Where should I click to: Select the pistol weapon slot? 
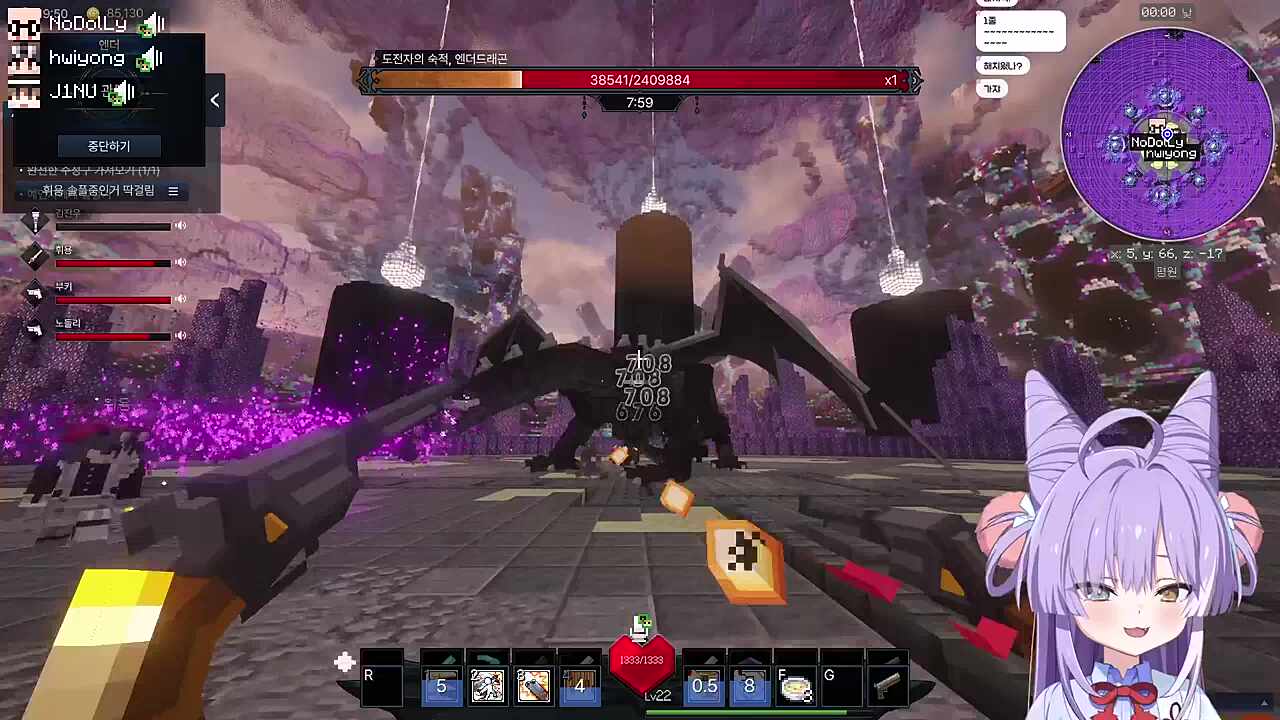pos(886,685)
